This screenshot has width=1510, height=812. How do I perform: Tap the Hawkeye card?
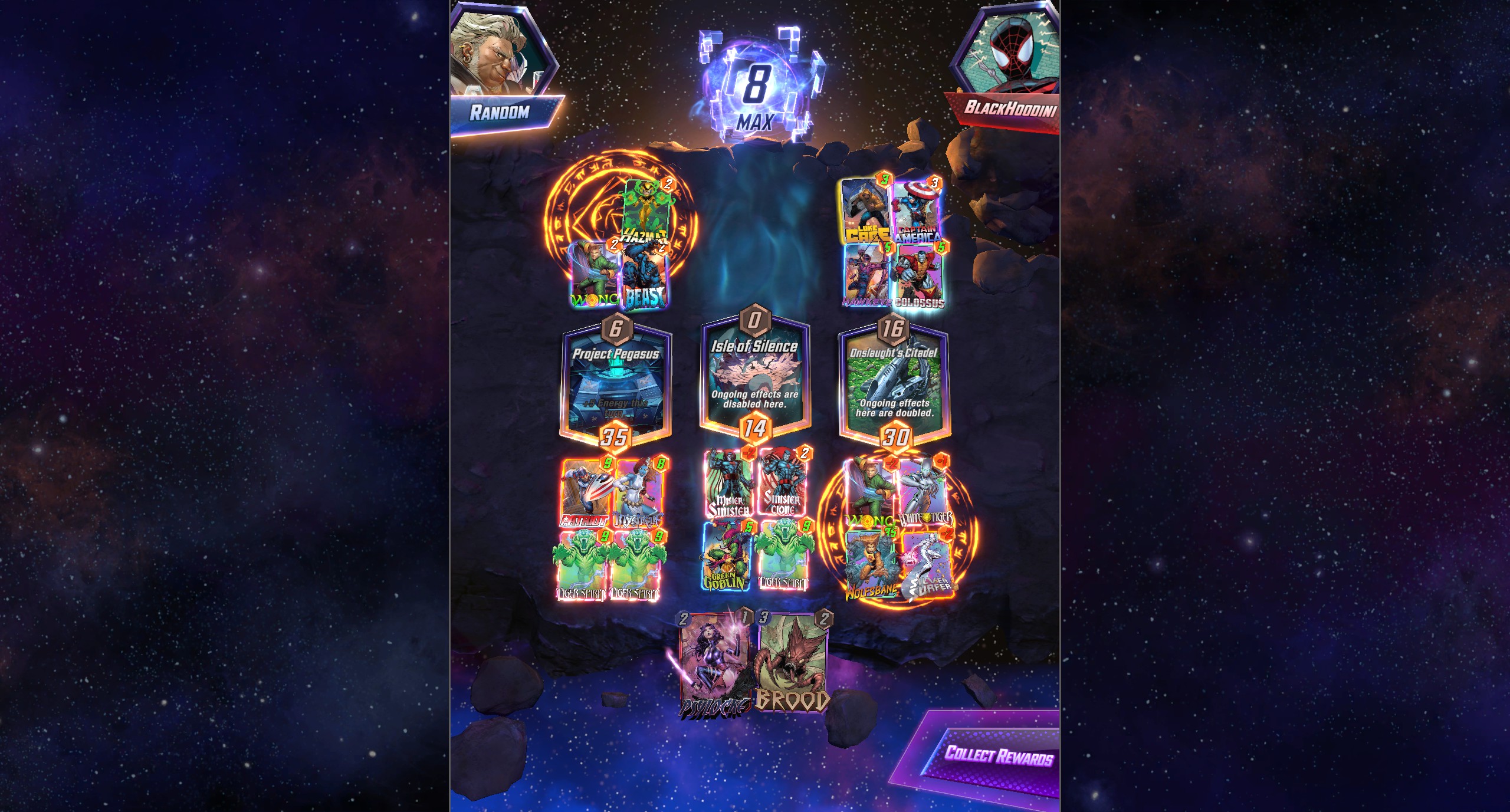pyautogui.click(x=866, y=275)
